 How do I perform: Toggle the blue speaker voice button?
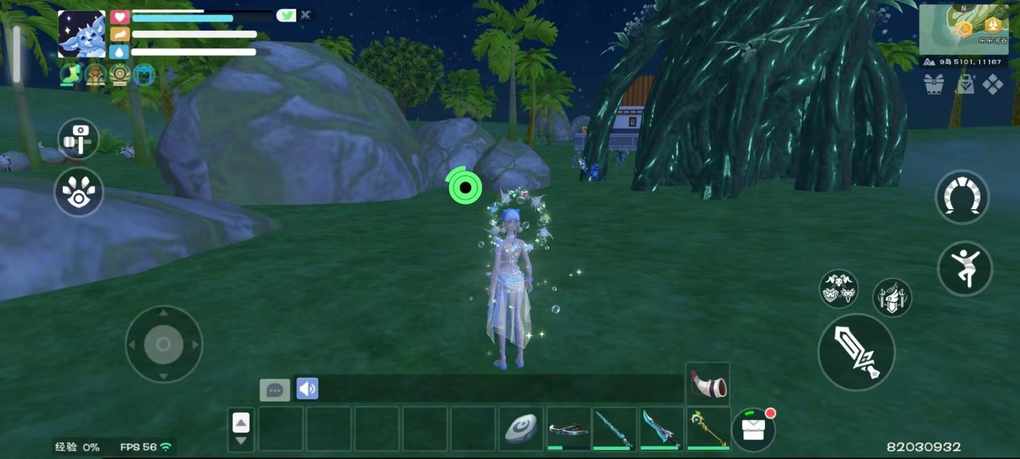[x=307, y=388]
